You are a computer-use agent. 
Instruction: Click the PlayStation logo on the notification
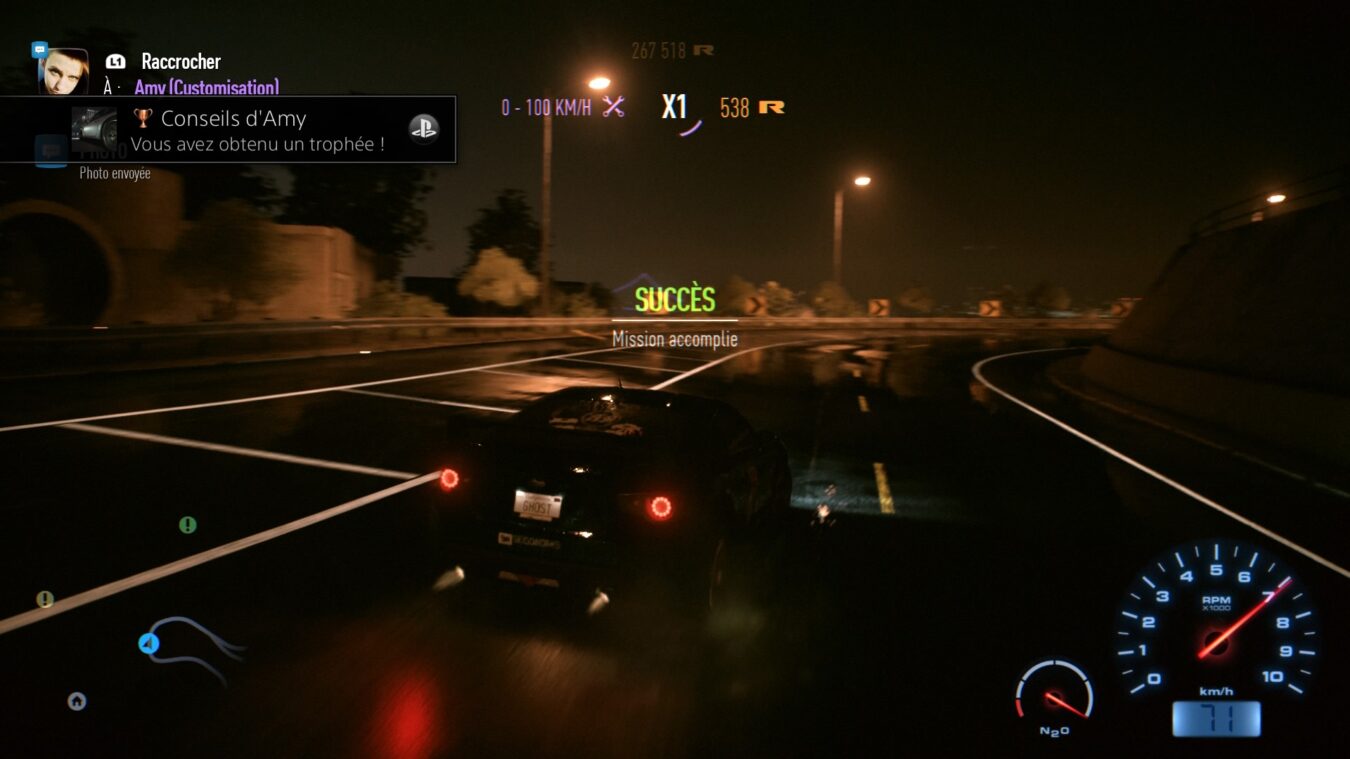(423, 129)
